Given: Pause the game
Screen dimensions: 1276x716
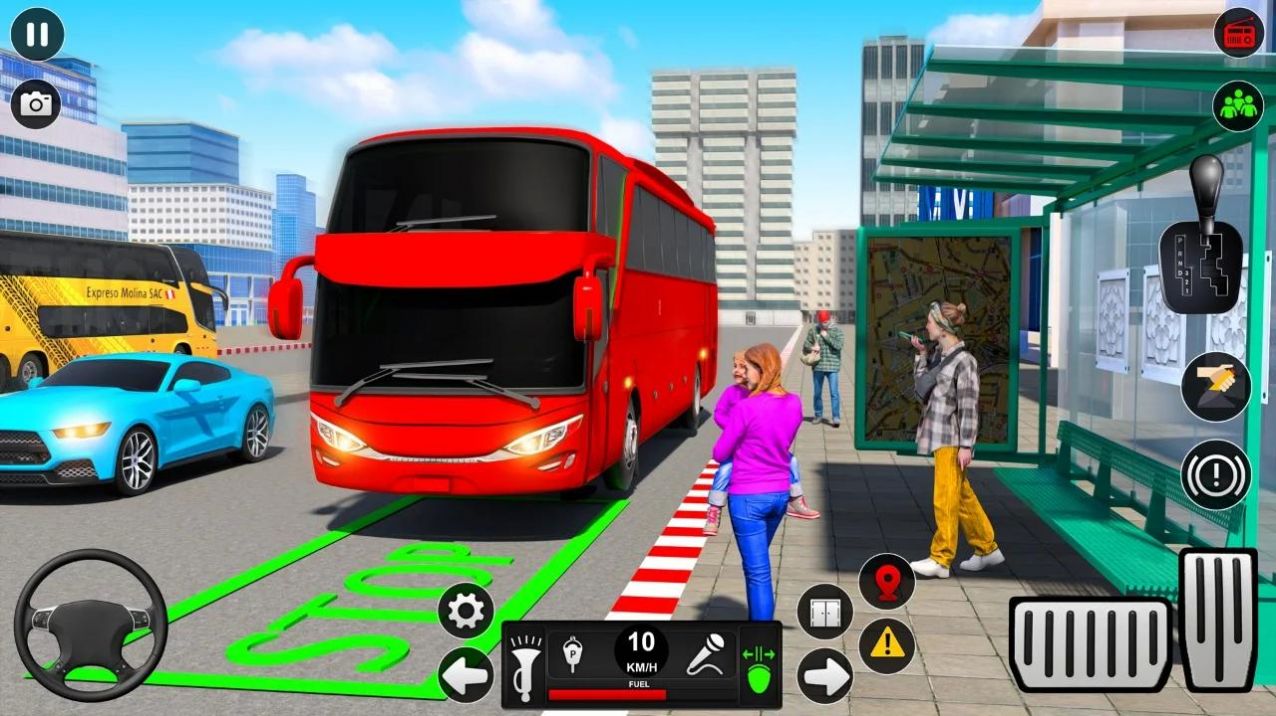Looking at the screenshot, I should [37, 35].
